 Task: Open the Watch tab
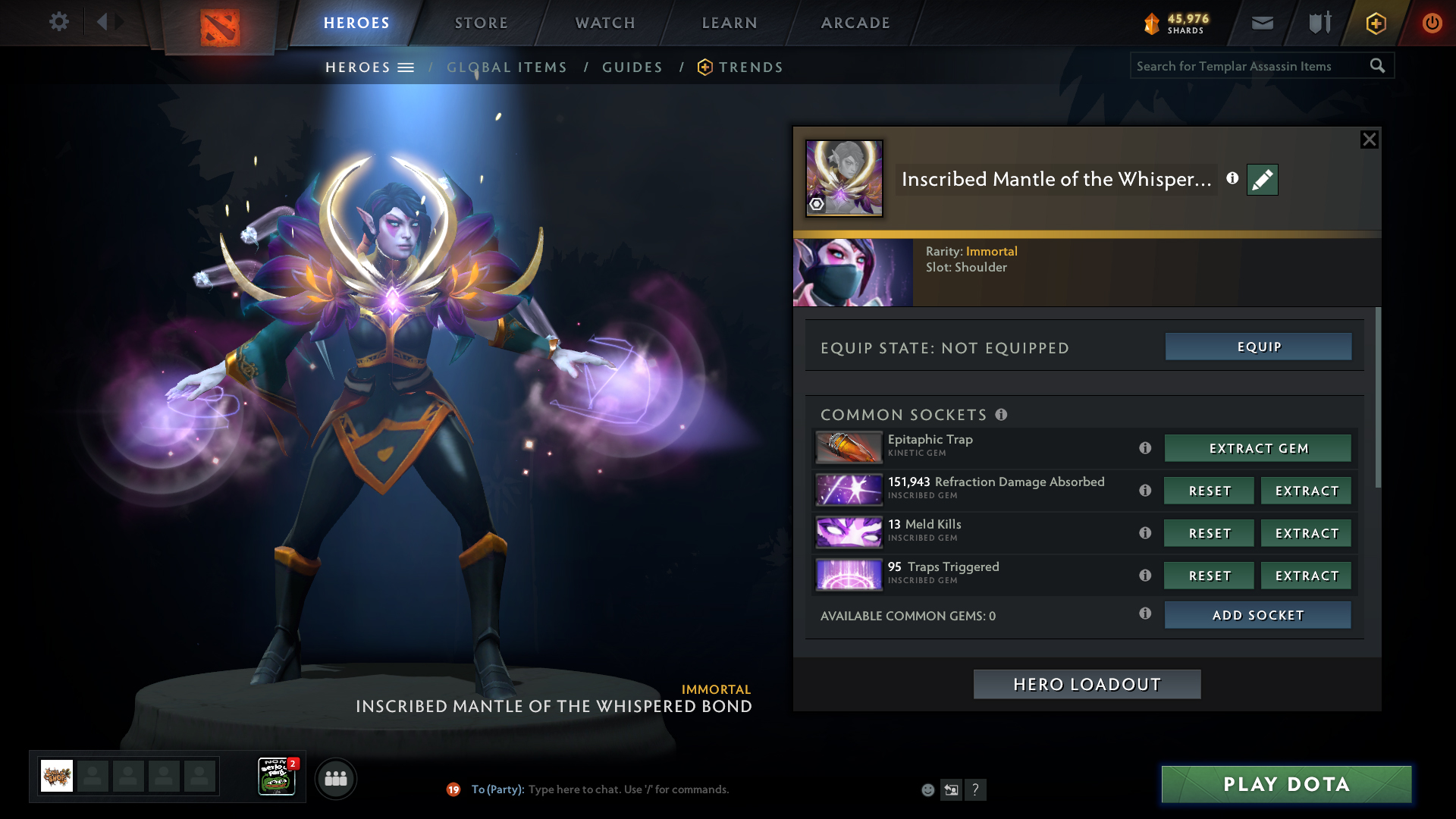pyautogui.click(x=605, y=23)
